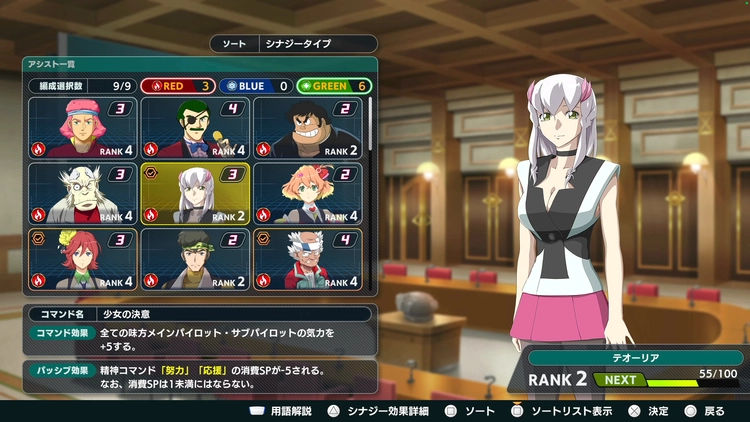Viewport: 750px width, 422px height.
Task: Choose the eyepatch mustache man assist card
Action: pyautogui.click(x=195, y=128)
